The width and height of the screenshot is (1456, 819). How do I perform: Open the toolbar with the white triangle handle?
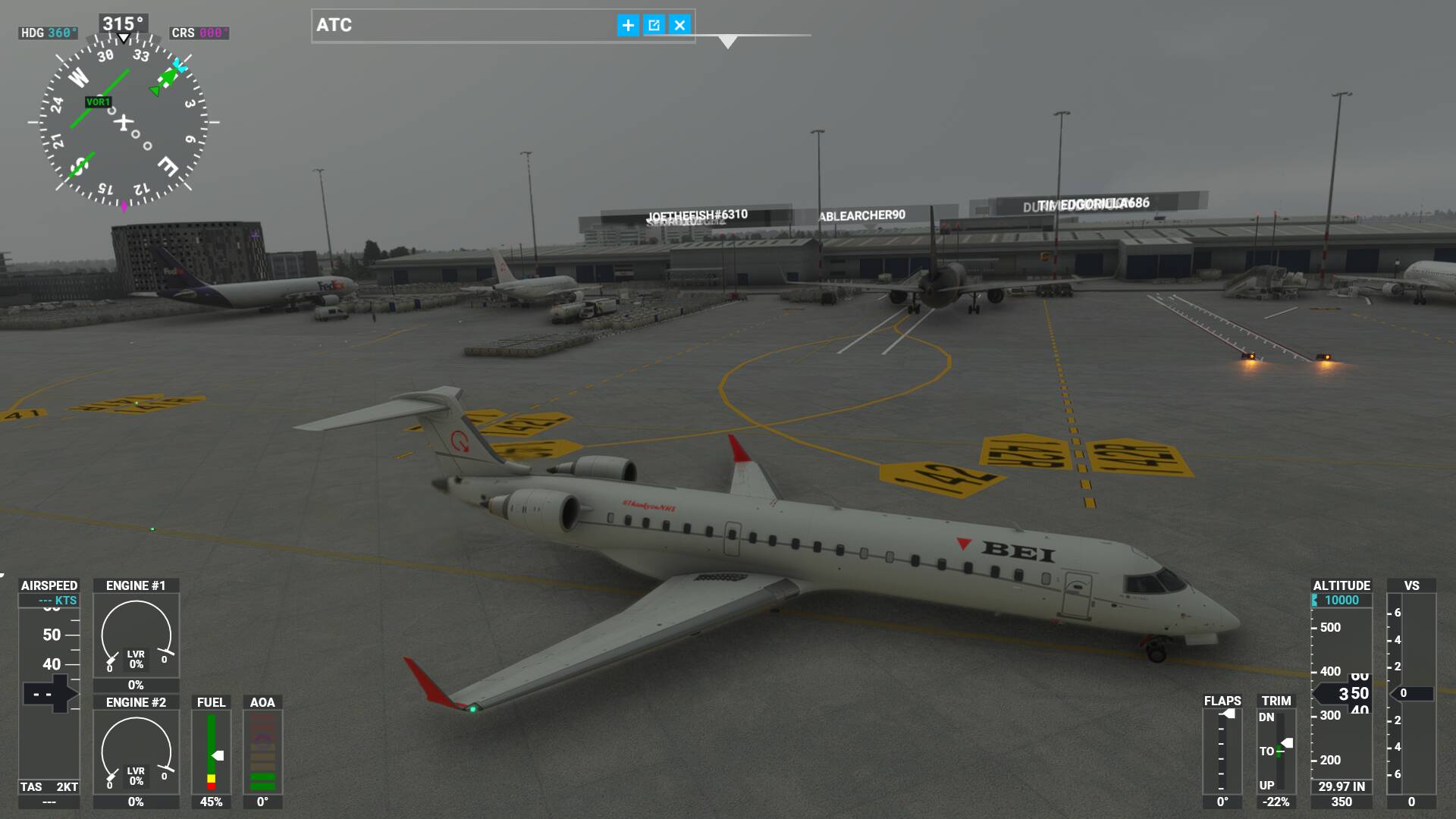727,42
